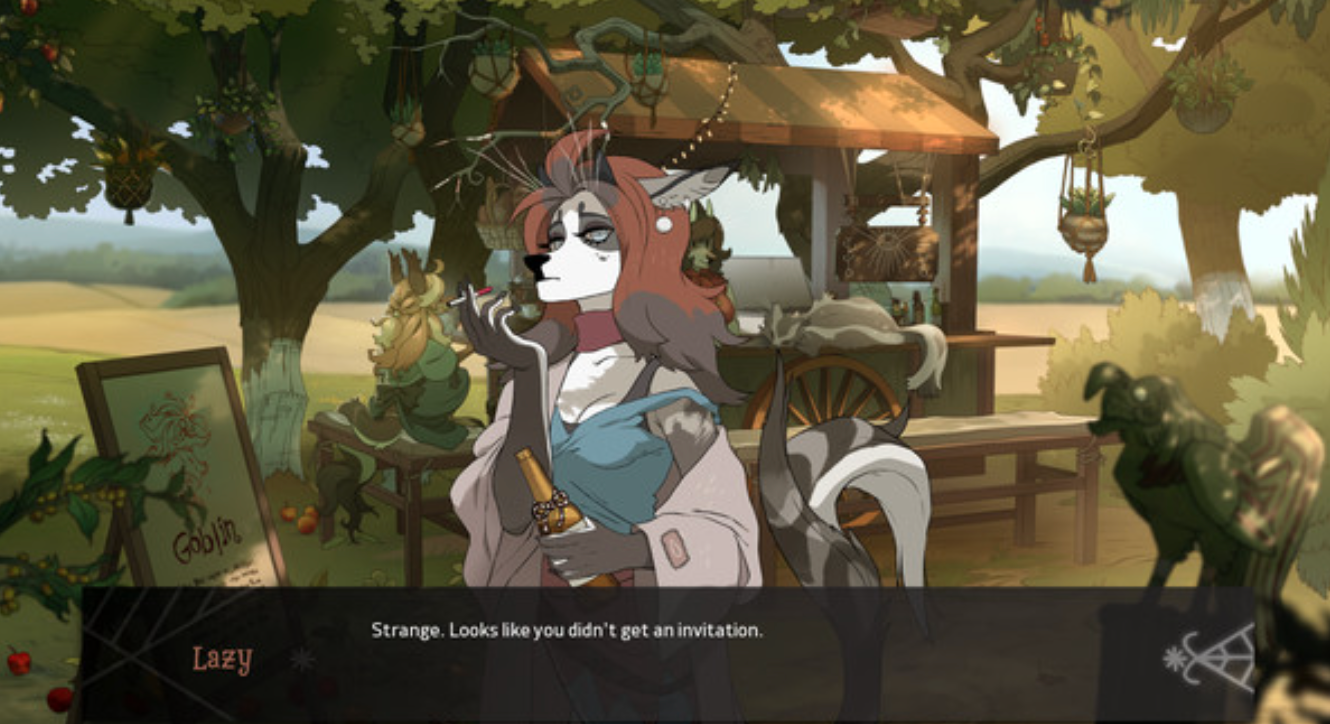Advance the dialogue via the spider web icon
The height and width of the screenshot is (724, 1330).
point(1212,656)
